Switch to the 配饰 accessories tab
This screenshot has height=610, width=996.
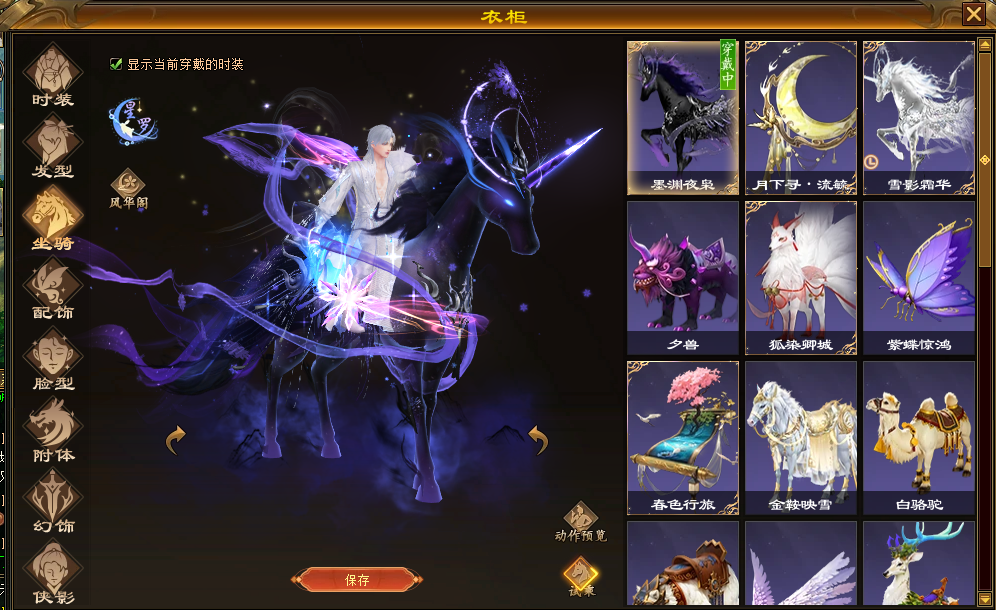(x=52, y=287)
